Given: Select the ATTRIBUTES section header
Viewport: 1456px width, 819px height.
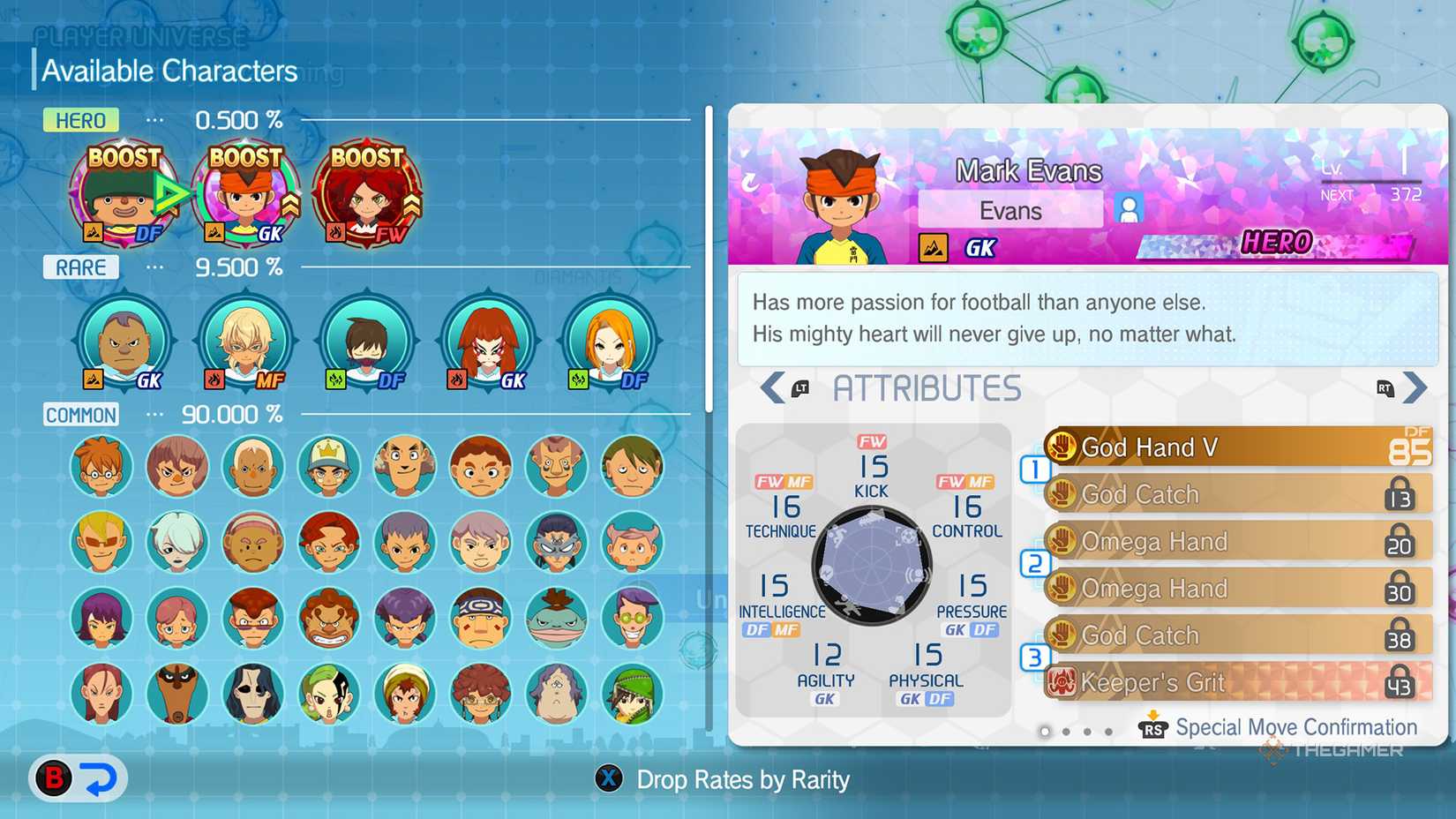Looking at the screenshot, I should pos(926,388).
